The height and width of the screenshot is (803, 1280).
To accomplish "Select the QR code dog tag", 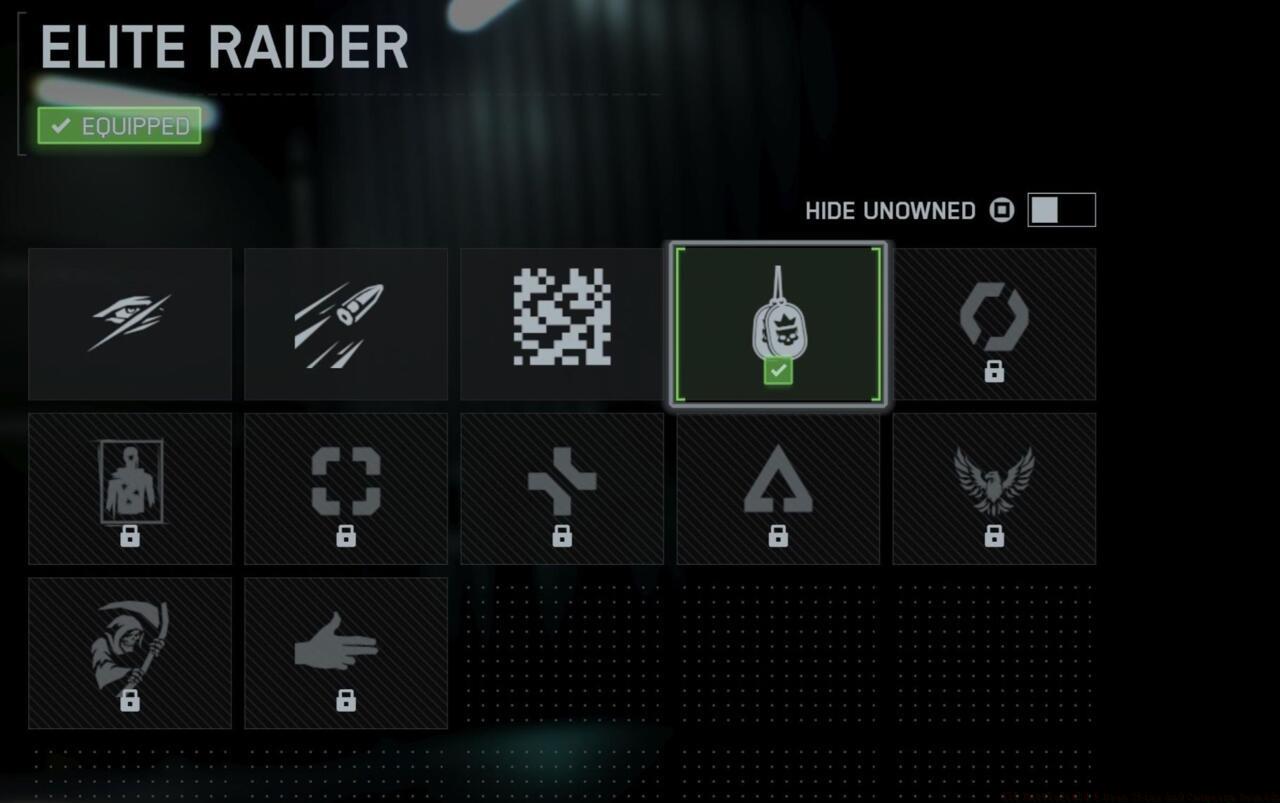I will click(x=562, y=323).
